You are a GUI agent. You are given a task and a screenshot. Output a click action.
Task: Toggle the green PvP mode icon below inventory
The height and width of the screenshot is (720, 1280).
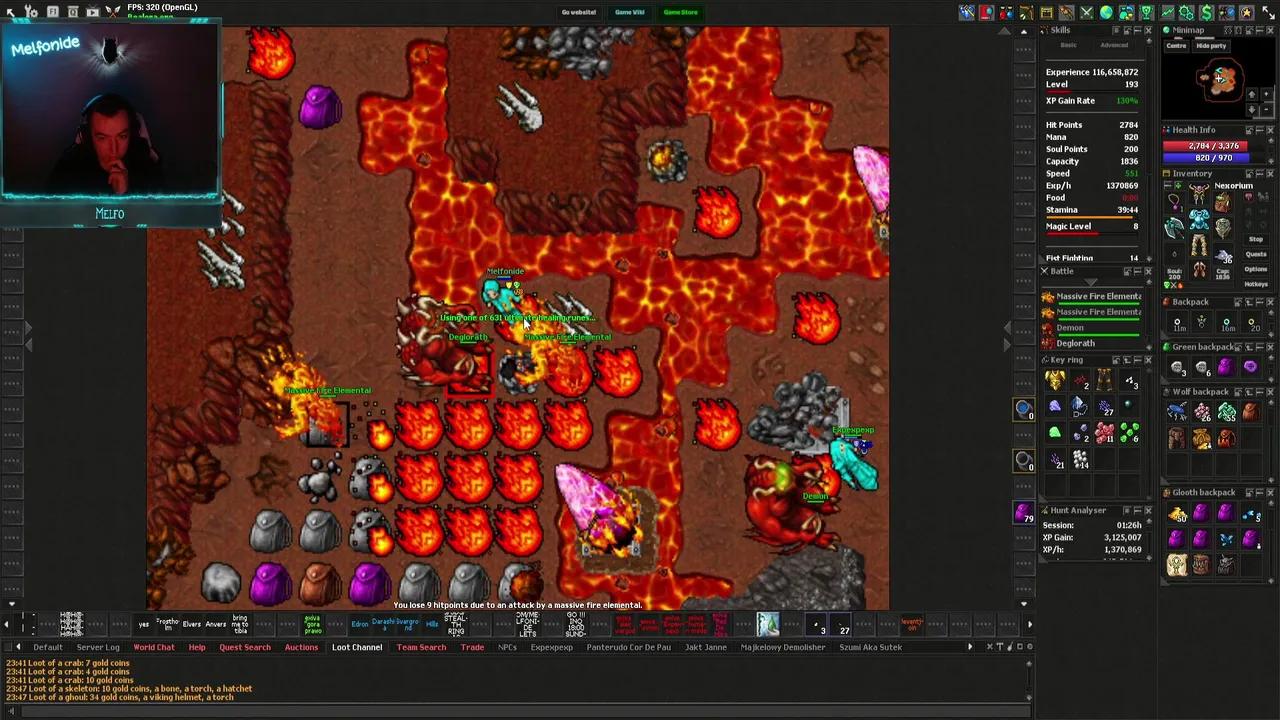click(1165, 284)
